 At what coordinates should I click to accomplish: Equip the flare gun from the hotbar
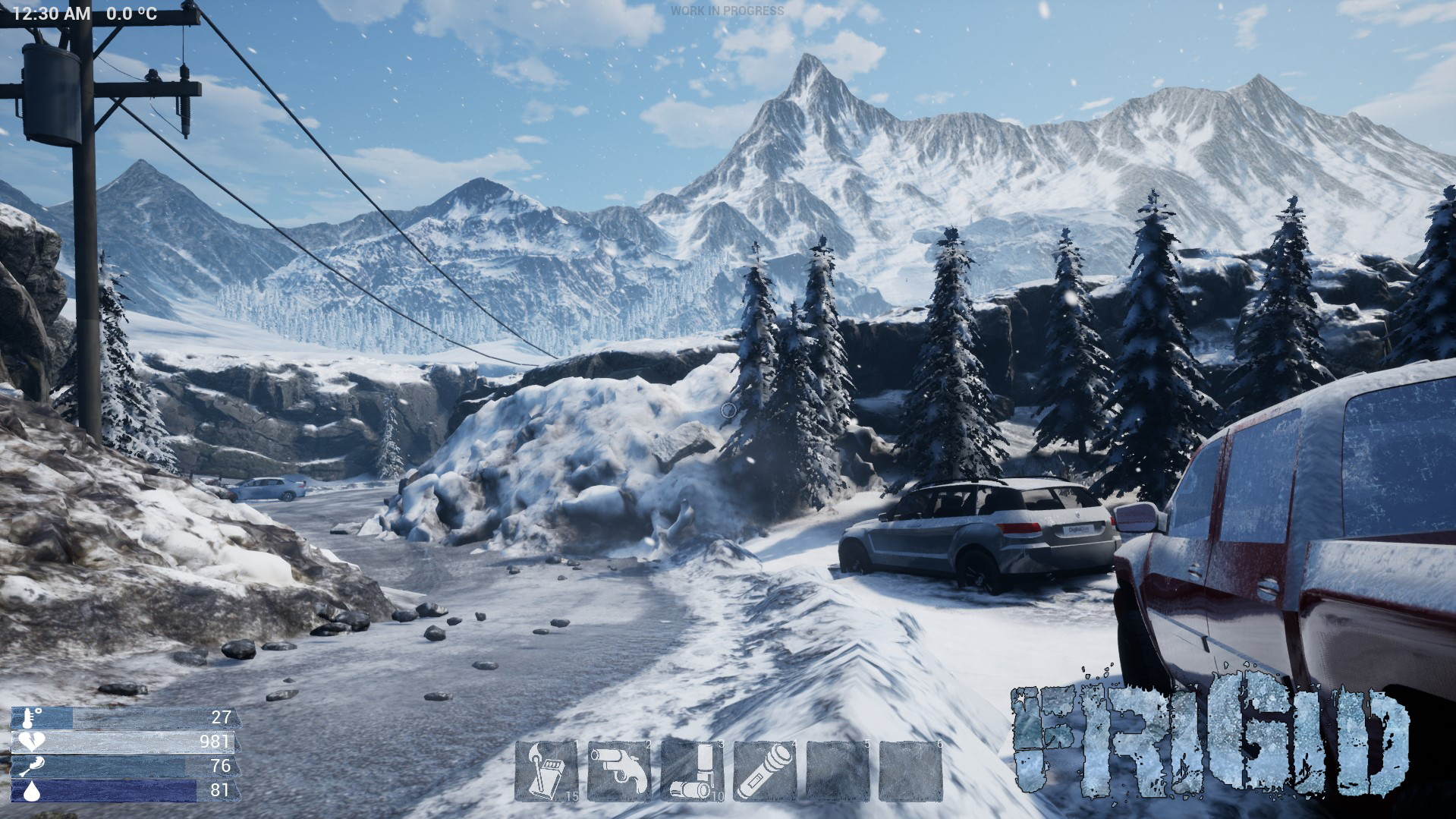618,770
